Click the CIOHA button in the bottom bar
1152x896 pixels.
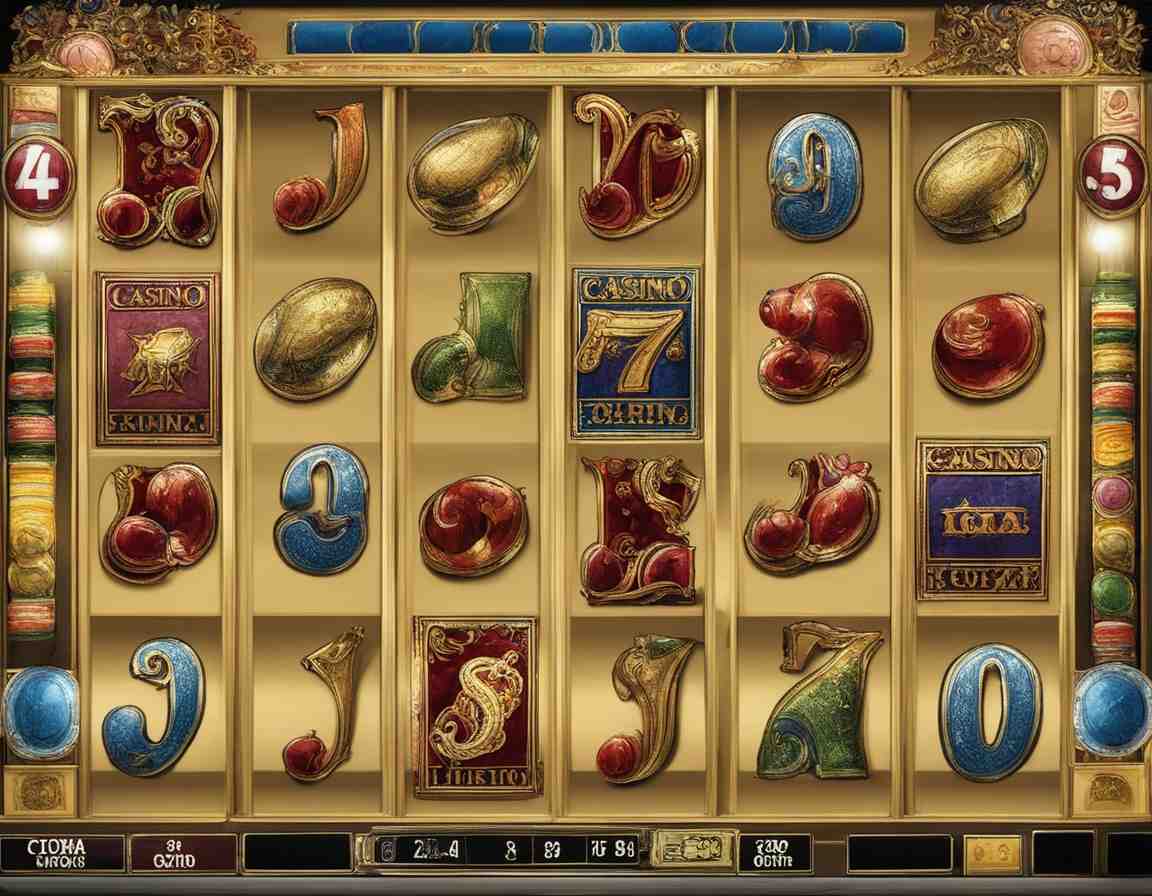click(60, 853)
